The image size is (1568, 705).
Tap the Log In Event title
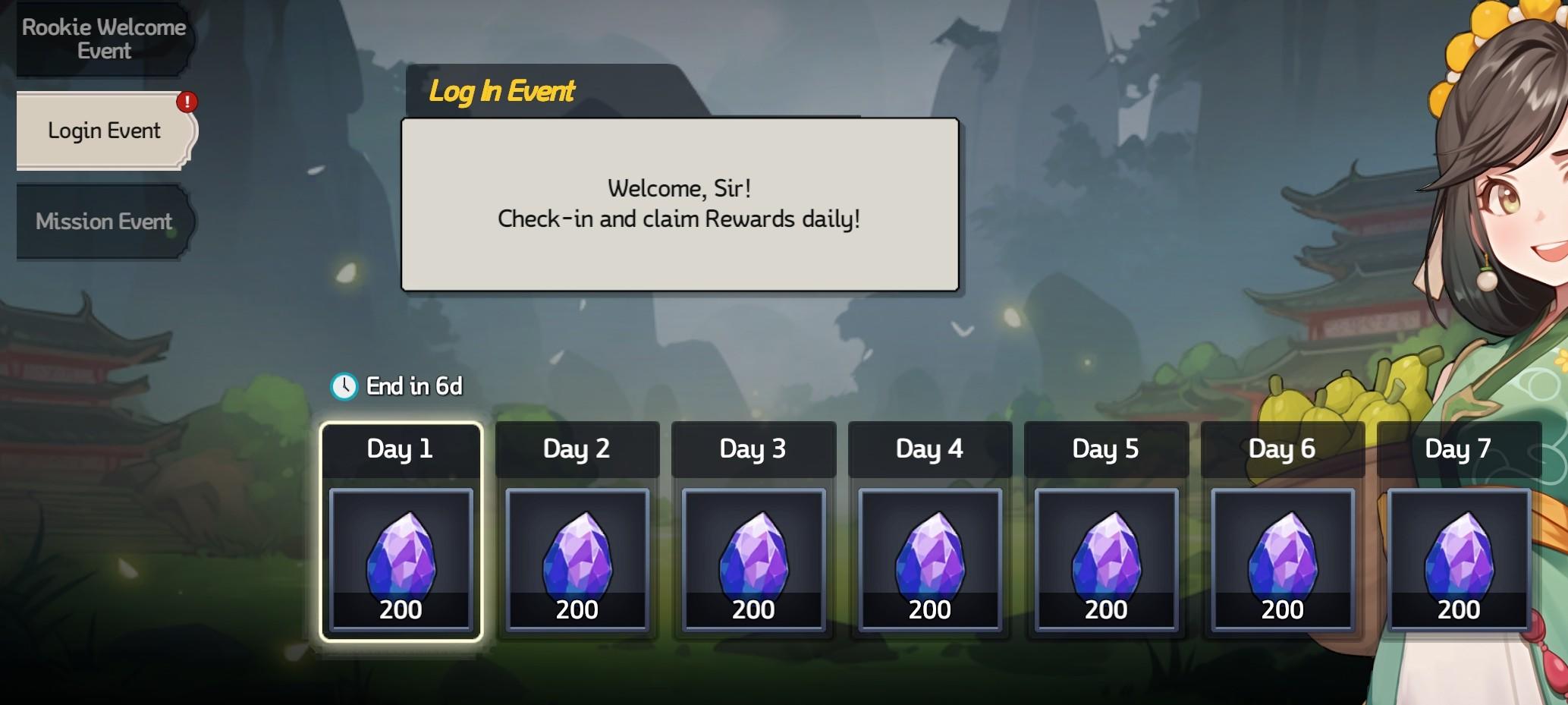click(x=502, y=91)
